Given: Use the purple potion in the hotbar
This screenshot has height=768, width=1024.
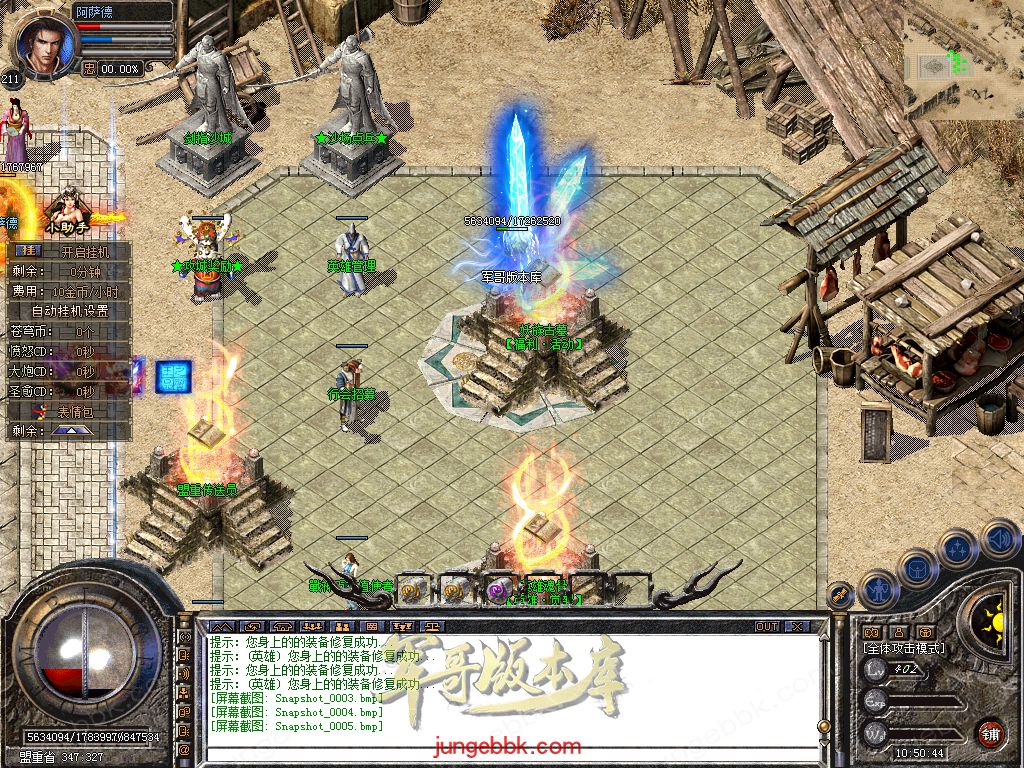Looking at the screenshot, I should pyautogui.click(x=498, y=591).
